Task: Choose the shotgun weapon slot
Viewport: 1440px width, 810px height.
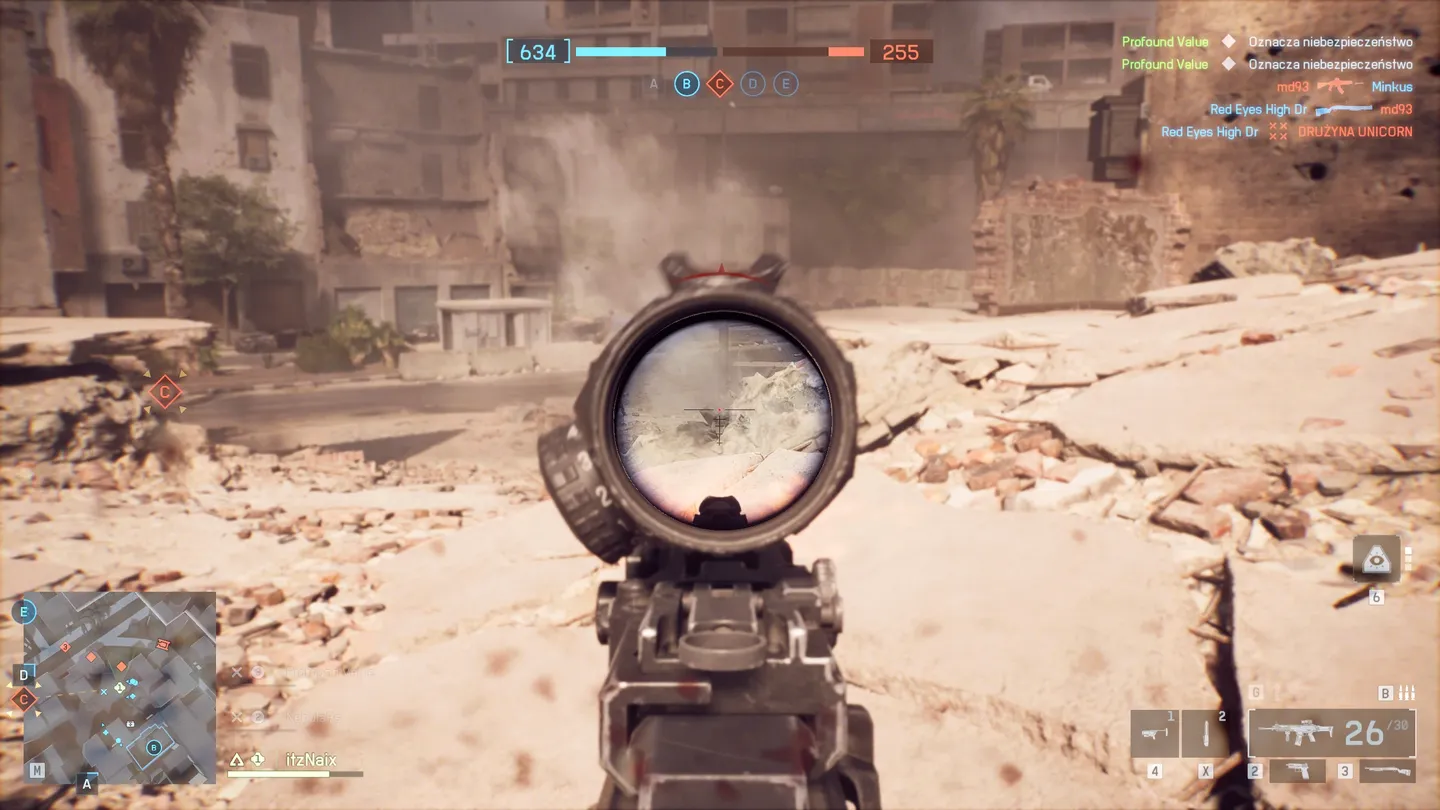Action: pos(1387,771)
